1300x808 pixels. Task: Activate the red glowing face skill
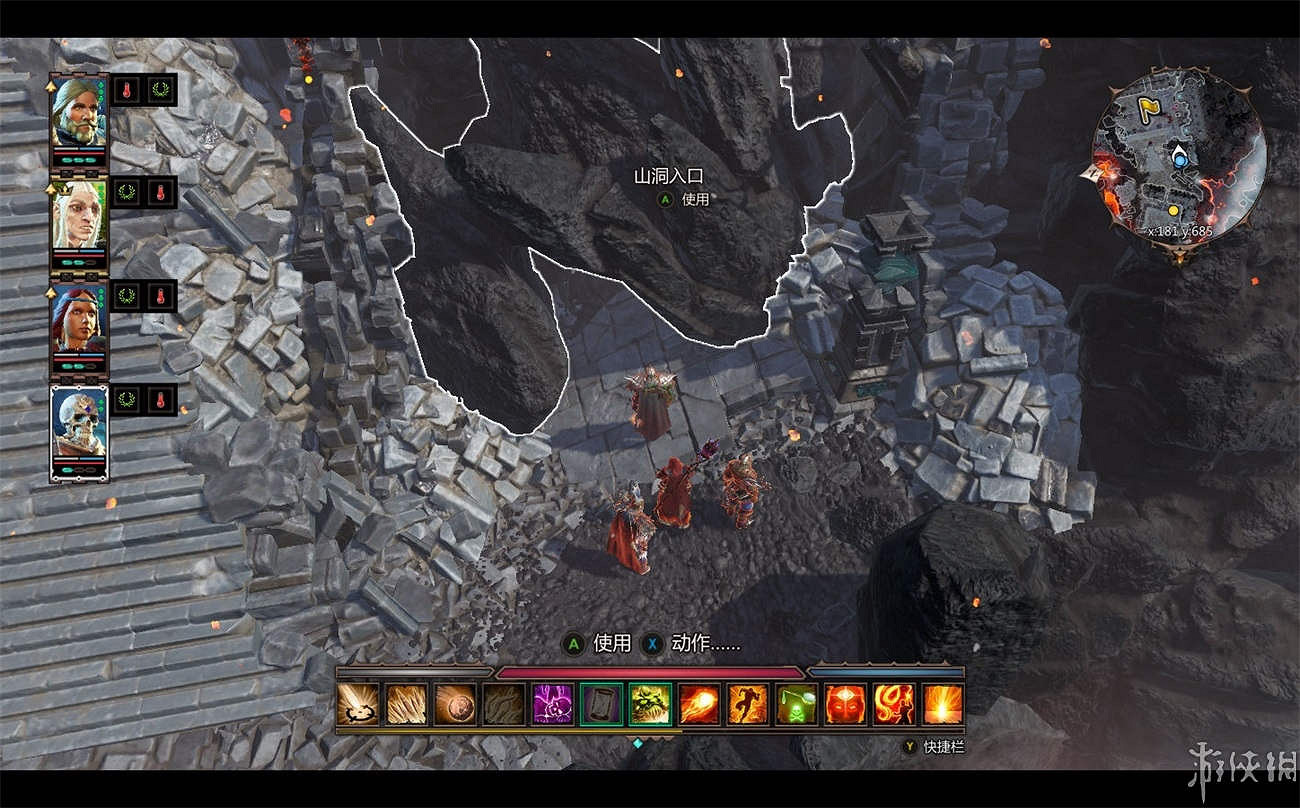(845, 704)
